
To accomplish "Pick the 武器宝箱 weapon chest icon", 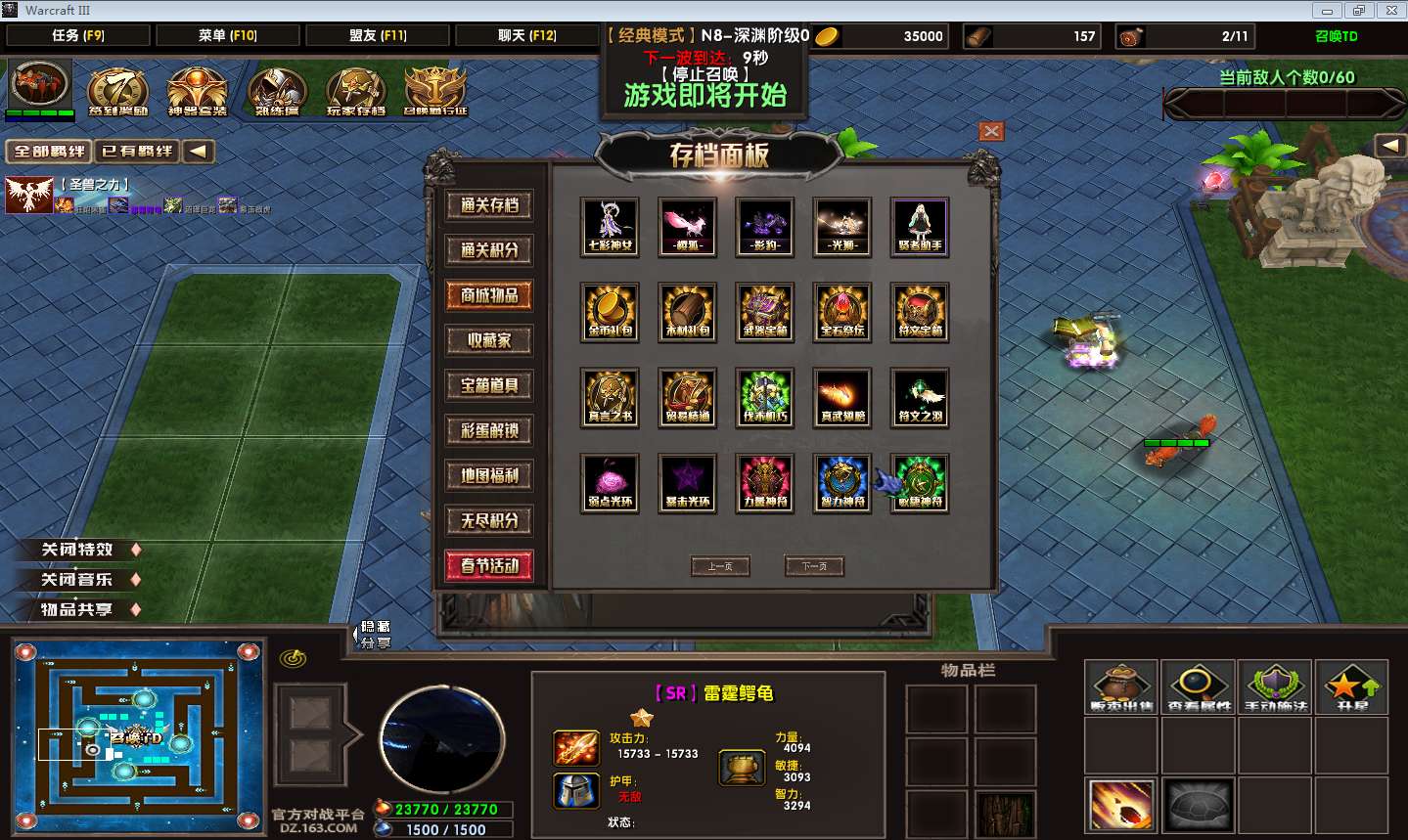I will (765, 311).
